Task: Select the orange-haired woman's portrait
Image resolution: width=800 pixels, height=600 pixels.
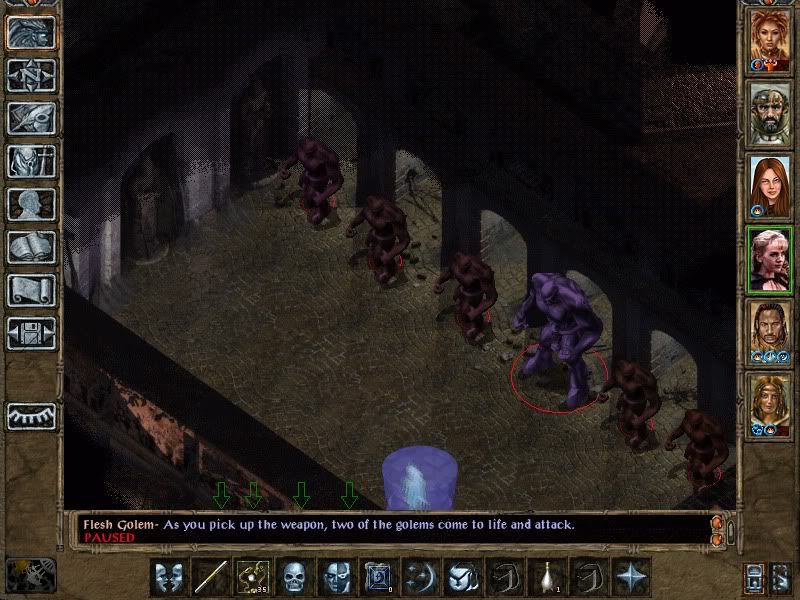Action: (x=771, y=38)
